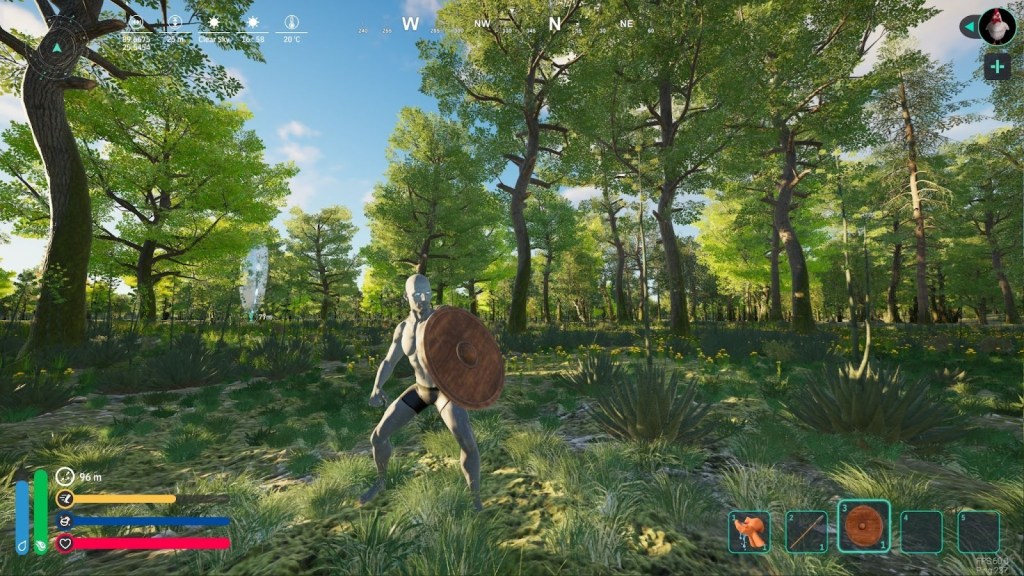Click the green plus button
The image size is (1024, 576).
pos(997,67)
